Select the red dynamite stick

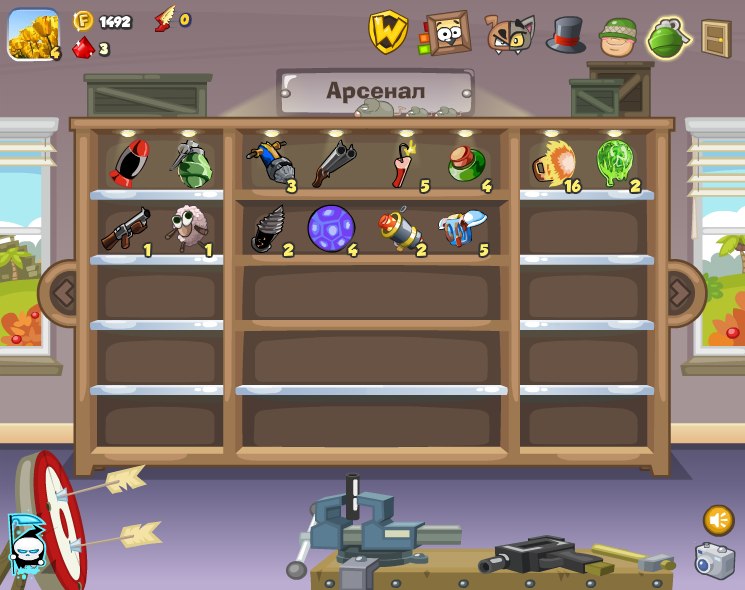click(x=403, y=163)
